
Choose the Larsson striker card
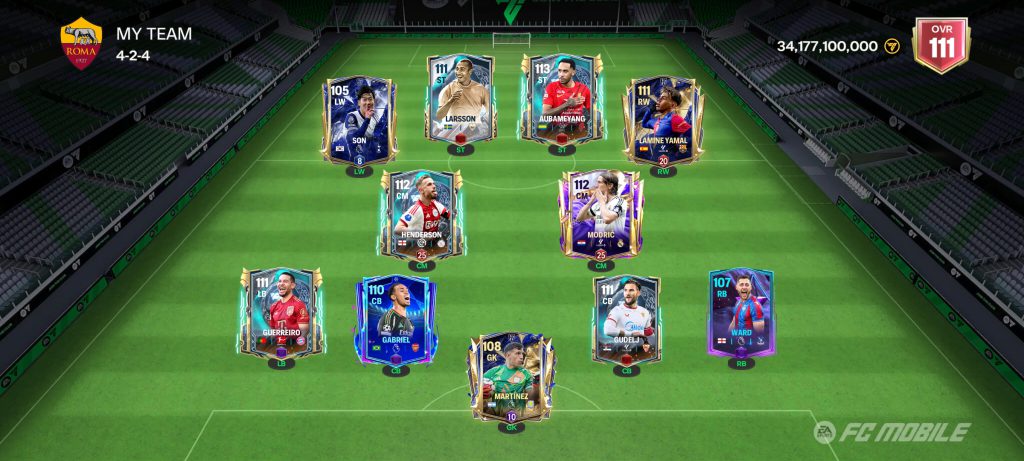pos(461,99)
